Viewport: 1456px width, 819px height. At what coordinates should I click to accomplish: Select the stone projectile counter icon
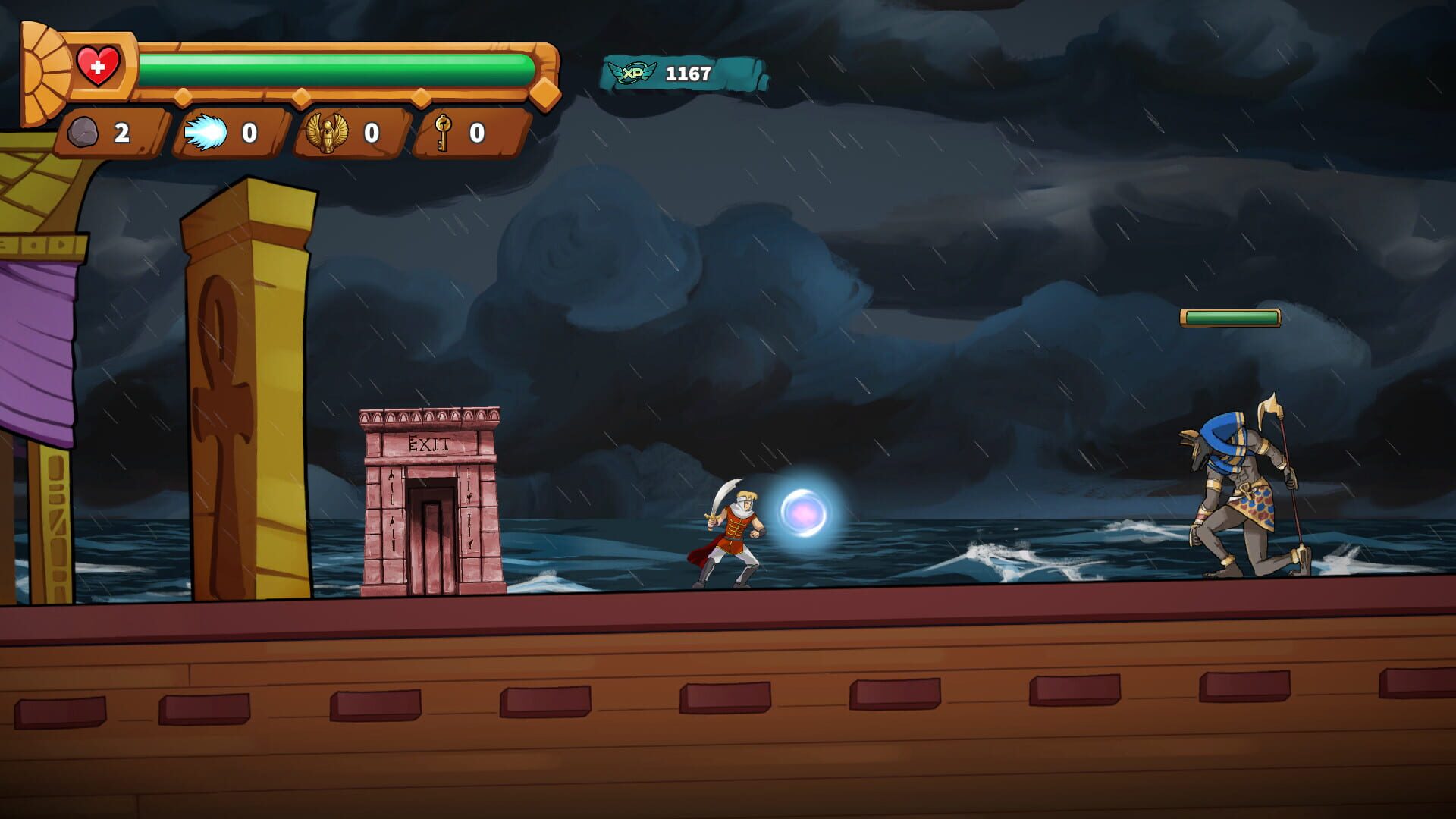click(86, 132)
